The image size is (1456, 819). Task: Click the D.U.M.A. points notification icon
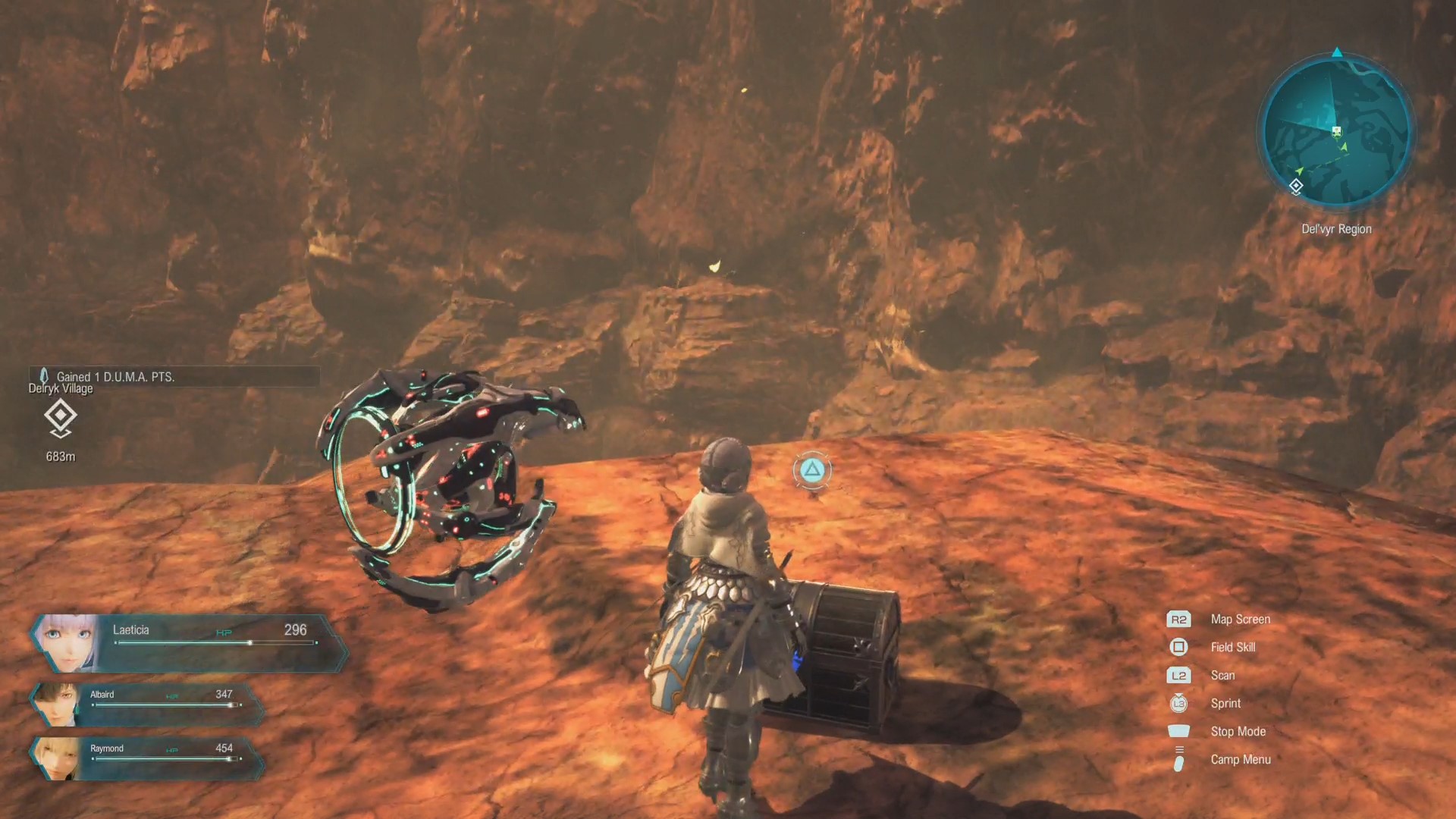tap(45, 375)
